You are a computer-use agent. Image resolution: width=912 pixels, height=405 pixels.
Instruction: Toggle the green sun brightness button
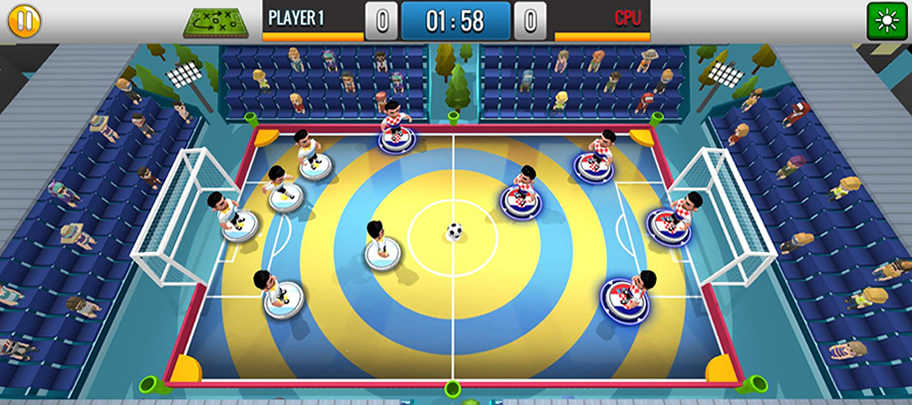885,21
